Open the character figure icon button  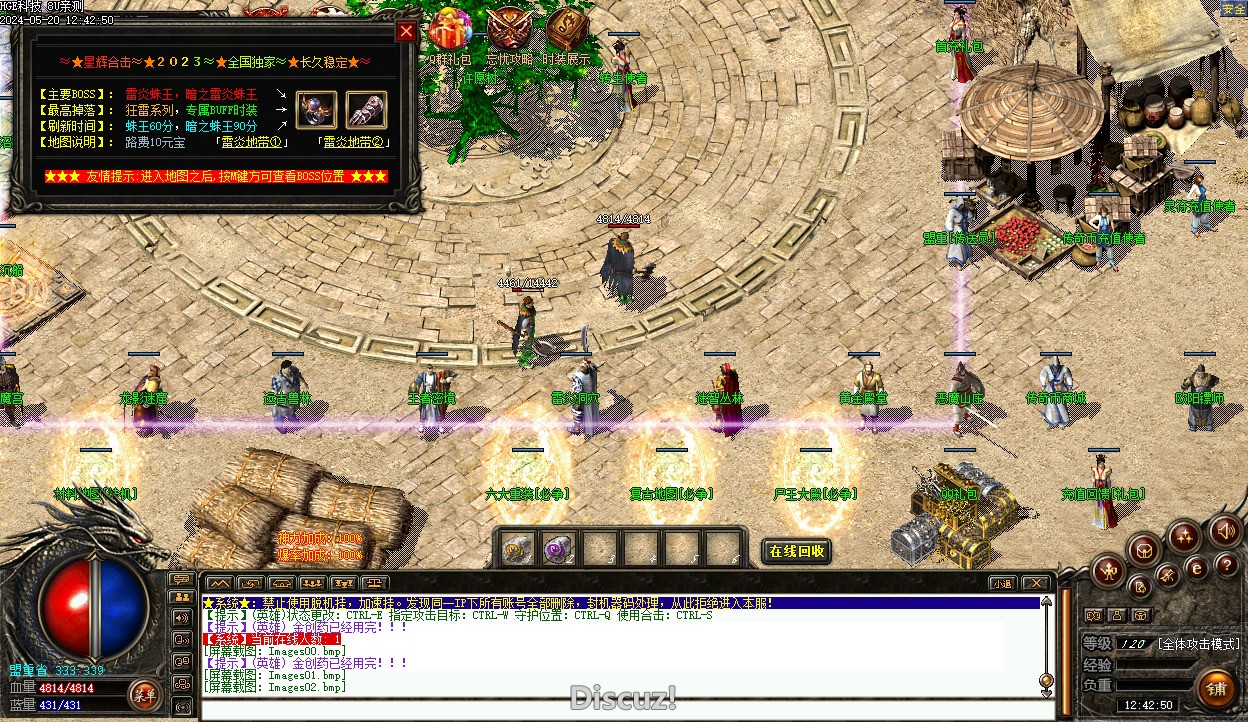click(1108, 572)
